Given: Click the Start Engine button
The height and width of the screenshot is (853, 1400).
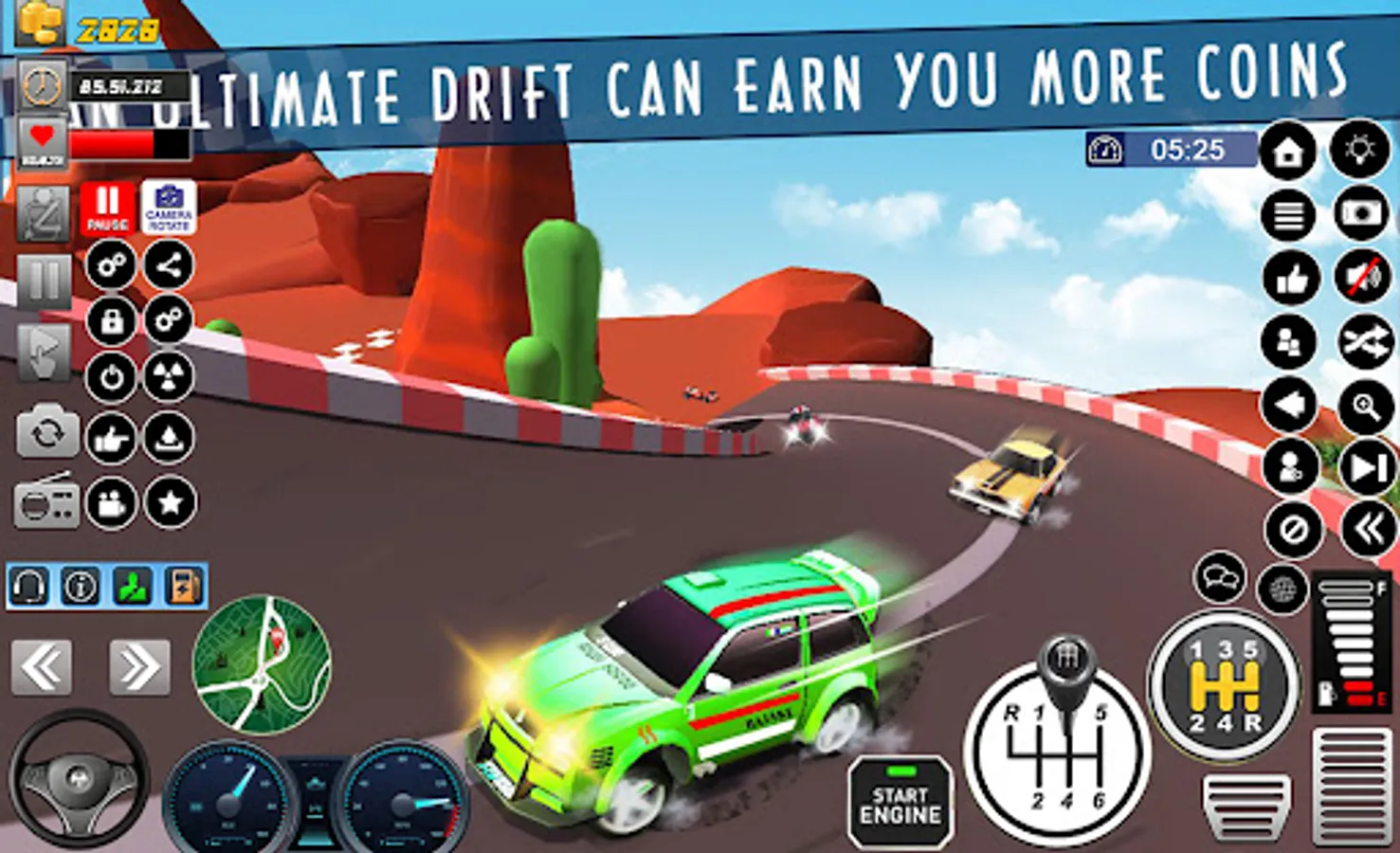Looking at the screenshot, I should click(x=900, y=804).
